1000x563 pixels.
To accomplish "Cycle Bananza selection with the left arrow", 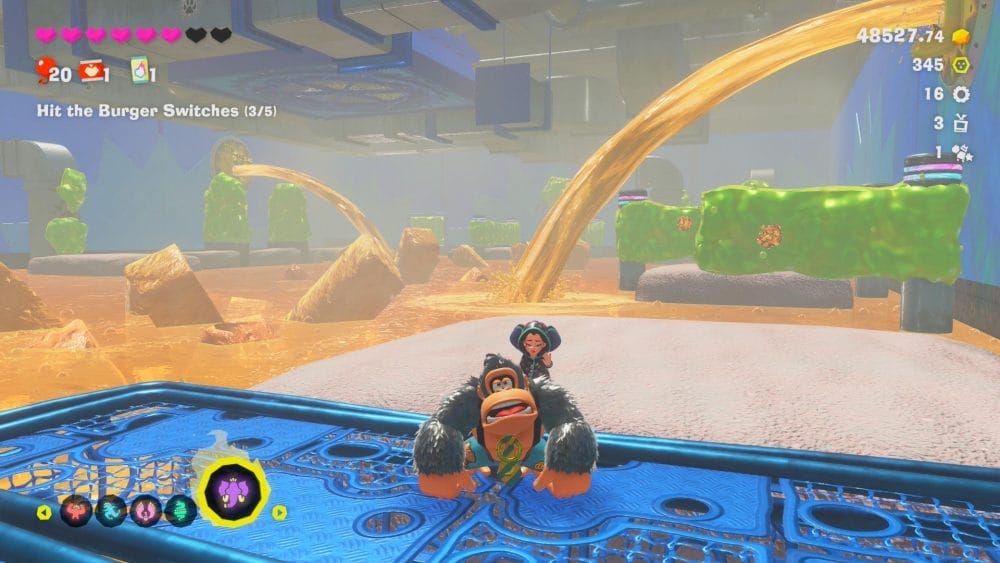I will point(44,512).
